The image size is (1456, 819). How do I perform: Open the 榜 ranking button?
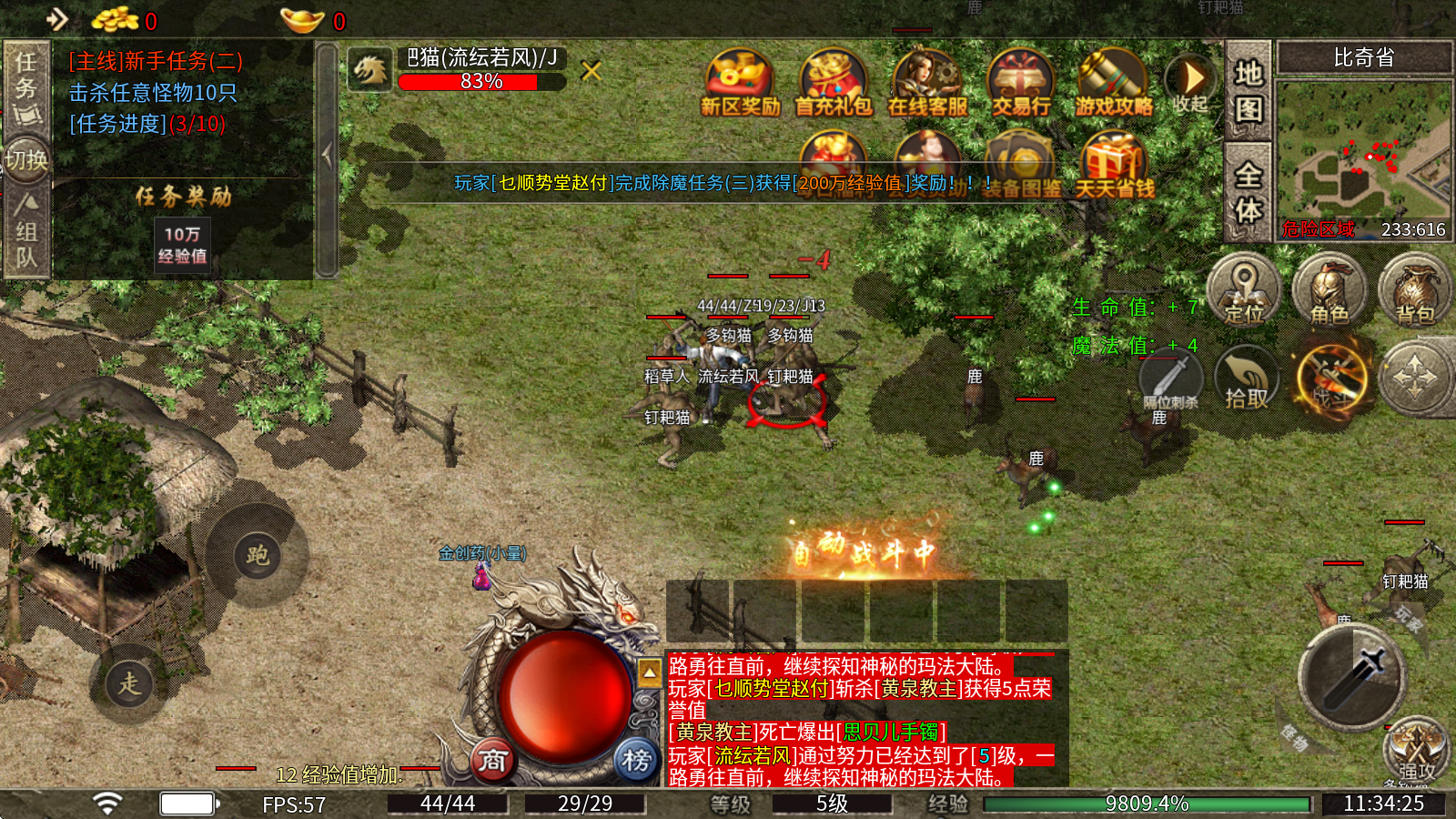(x=636, y=759)
